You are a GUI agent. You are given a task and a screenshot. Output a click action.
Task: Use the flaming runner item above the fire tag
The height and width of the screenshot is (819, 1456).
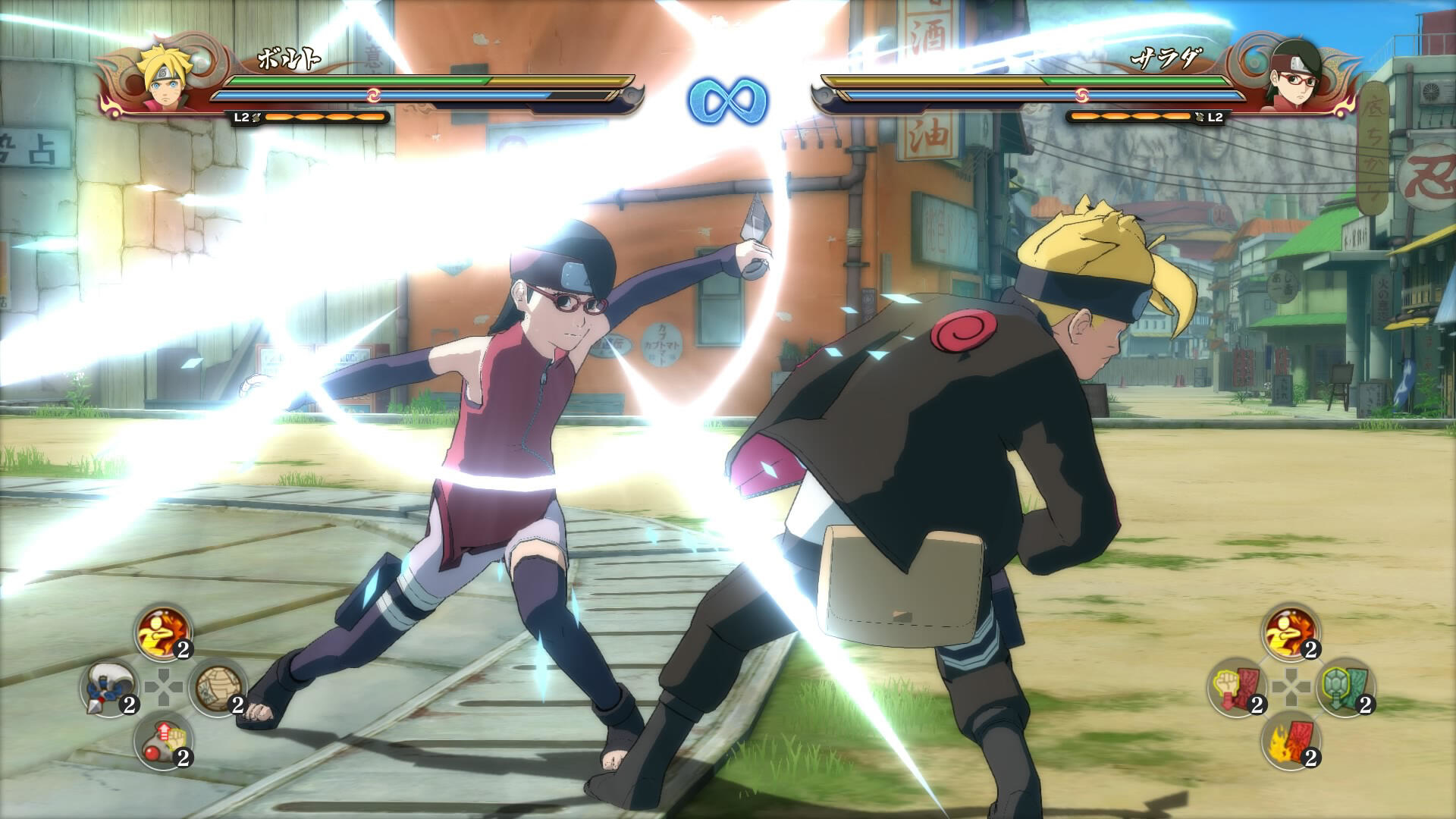coord(1291,633)
